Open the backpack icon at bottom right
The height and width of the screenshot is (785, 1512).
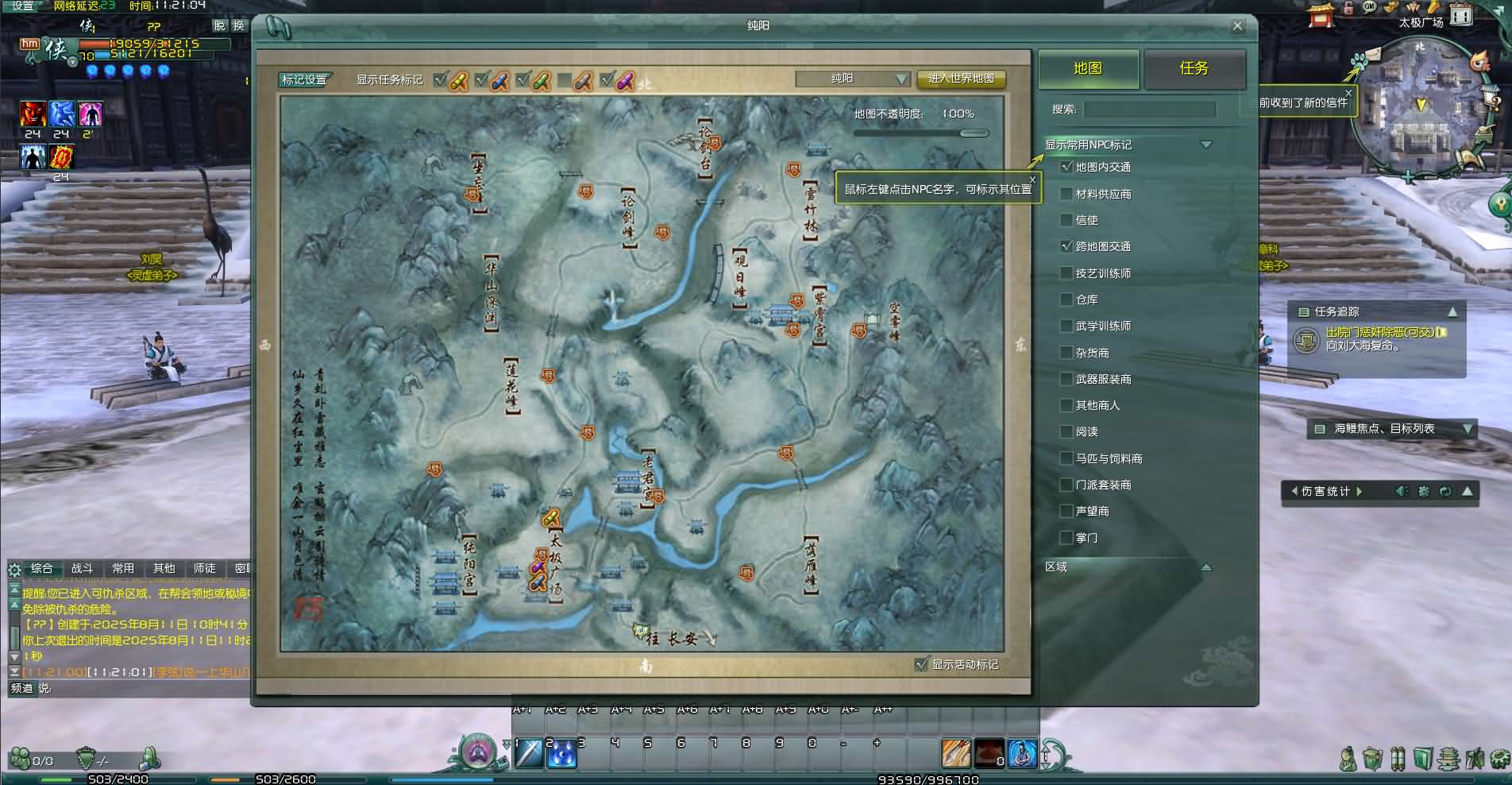pyautogui.click(x=1371, y=759)
